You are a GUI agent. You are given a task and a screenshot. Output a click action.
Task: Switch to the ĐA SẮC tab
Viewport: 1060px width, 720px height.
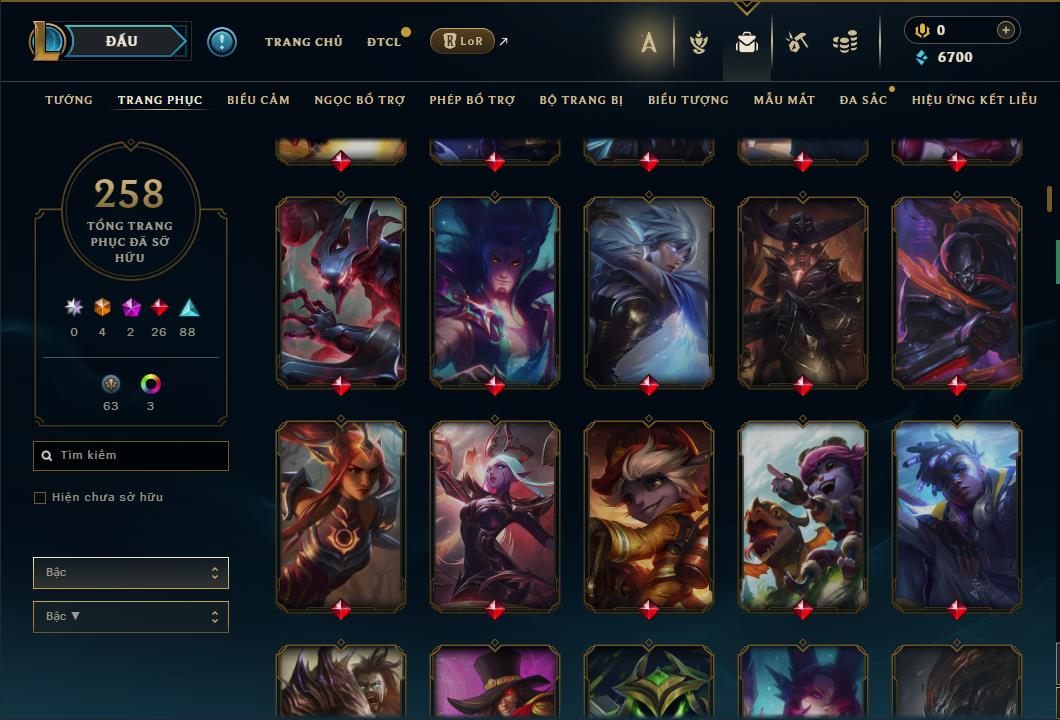pyautogui.click(x=863, y=100)
